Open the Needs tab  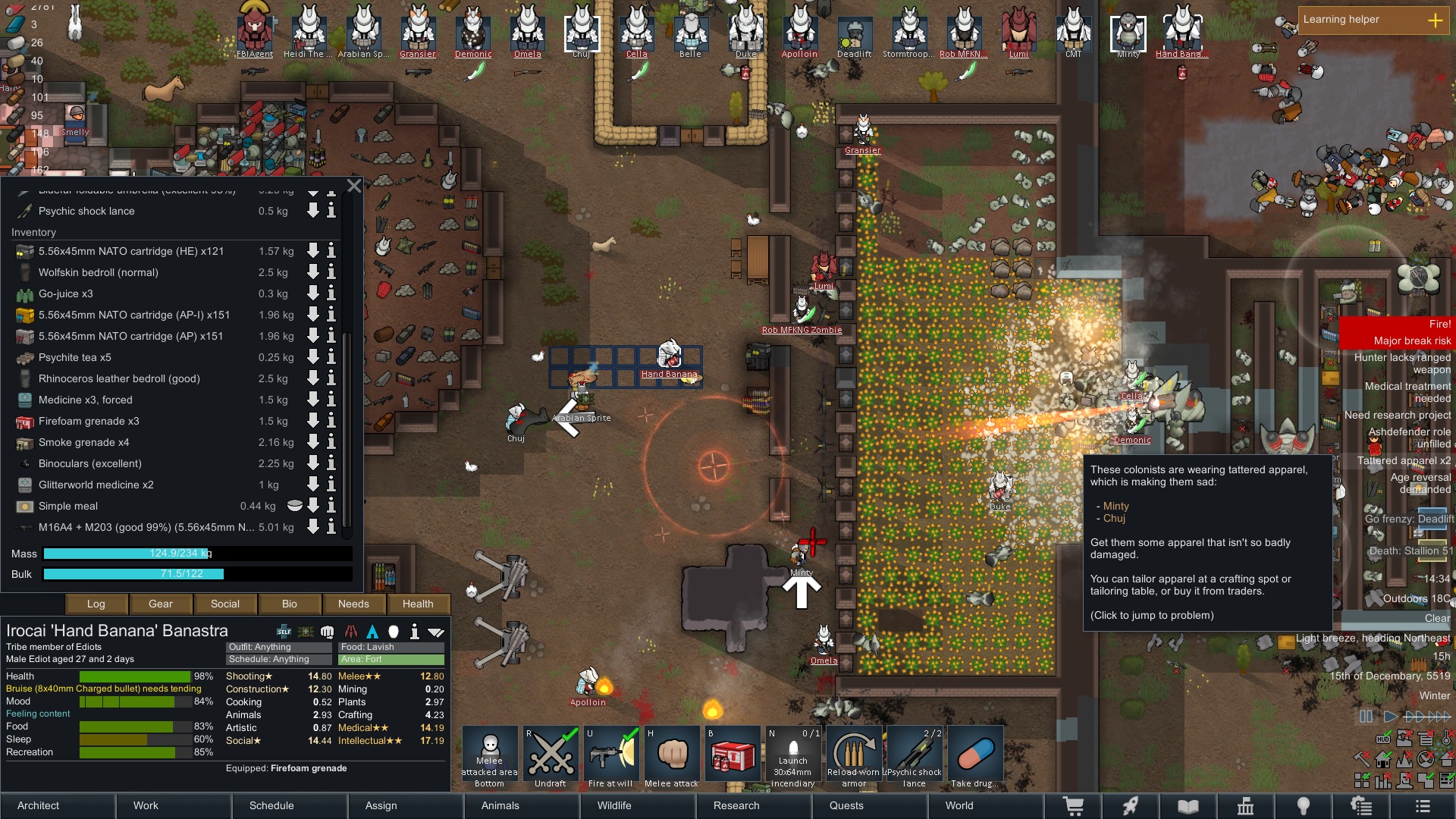tap(353, 604)
